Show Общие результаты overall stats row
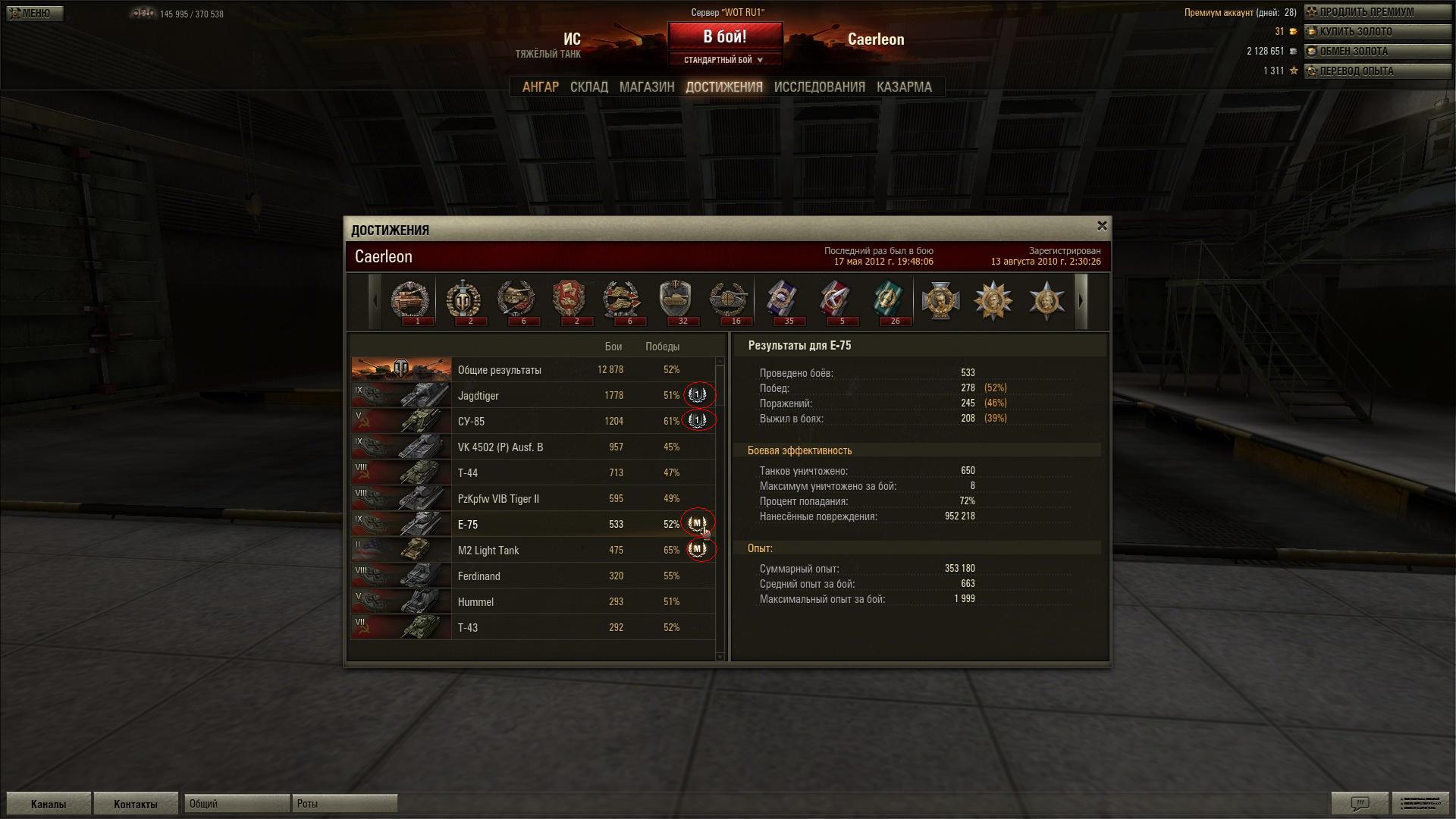 point(531,370)
